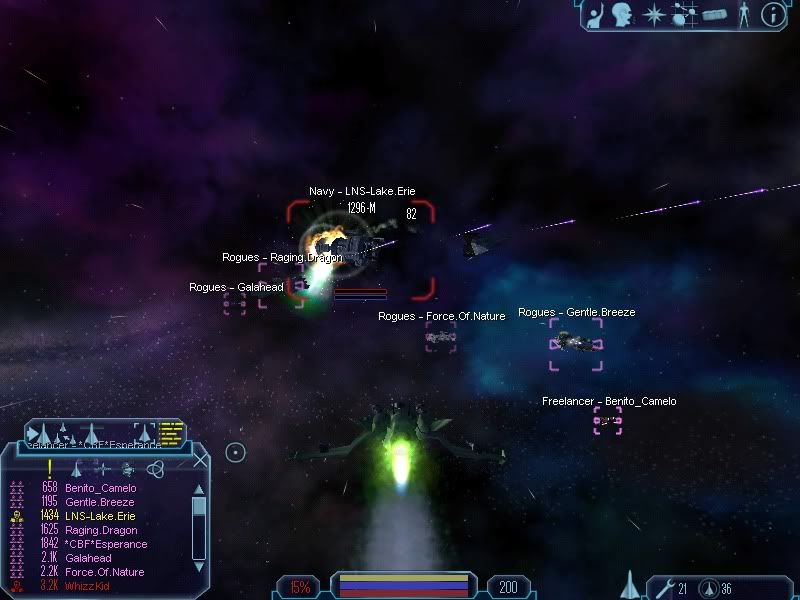Filter contact list by the interlocking rings icon
The width and height of the screenshot is (800, 600).
coord(154,467)
